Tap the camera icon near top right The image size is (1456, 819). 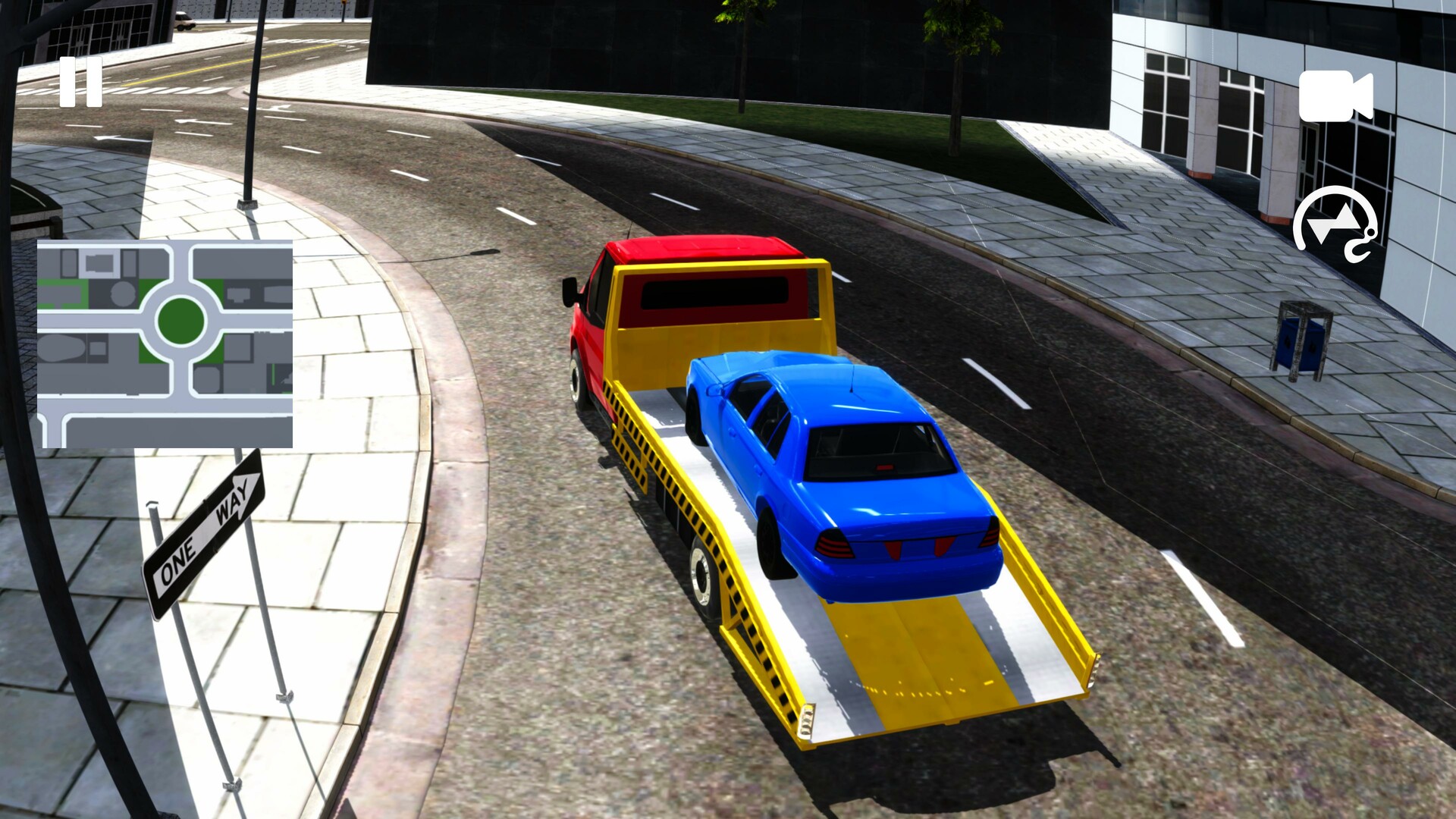pyautogui.click(x=1337, y=96)
